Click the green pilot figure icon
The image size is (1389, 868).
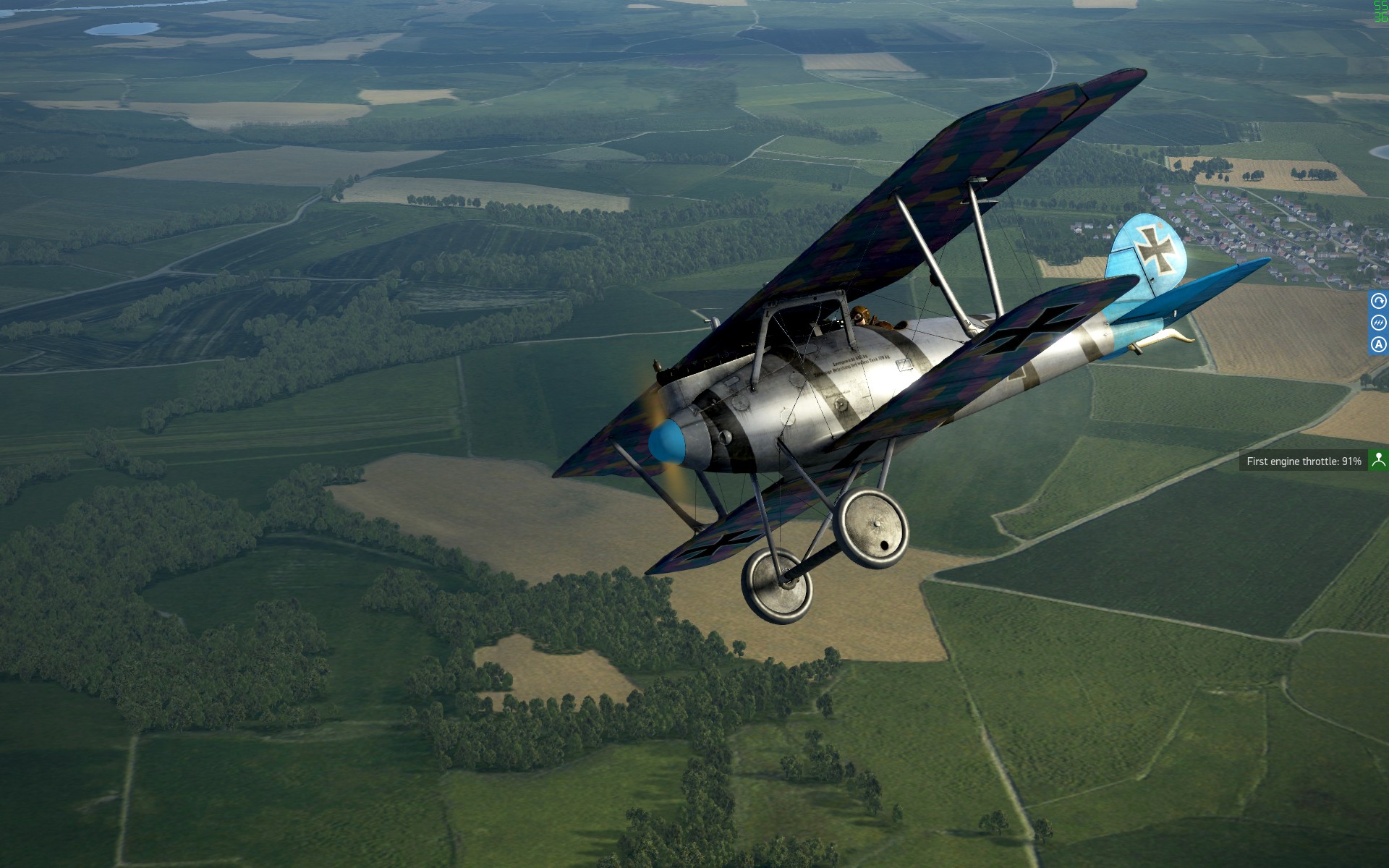coord(1378,460)
